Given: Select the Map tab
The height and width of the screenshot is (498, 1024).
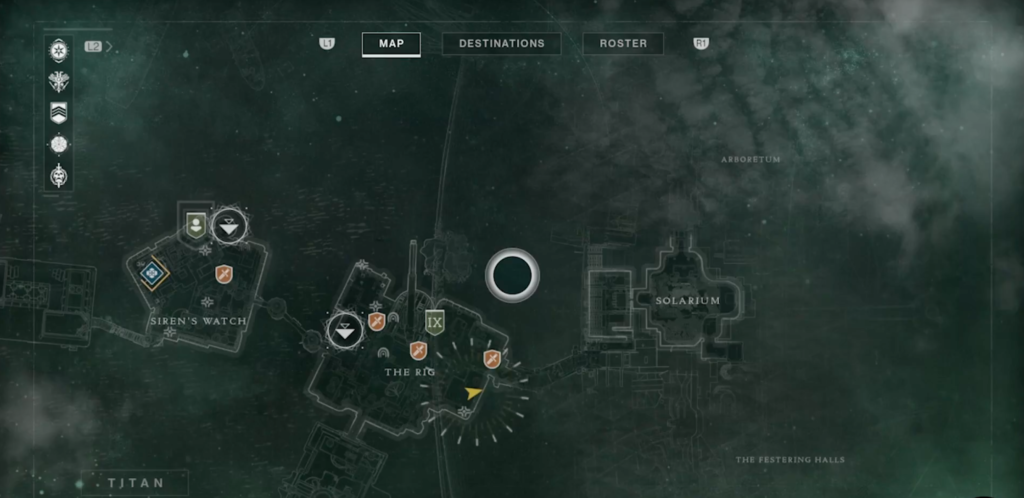Looking at the screenshot, I should [391, 44].
